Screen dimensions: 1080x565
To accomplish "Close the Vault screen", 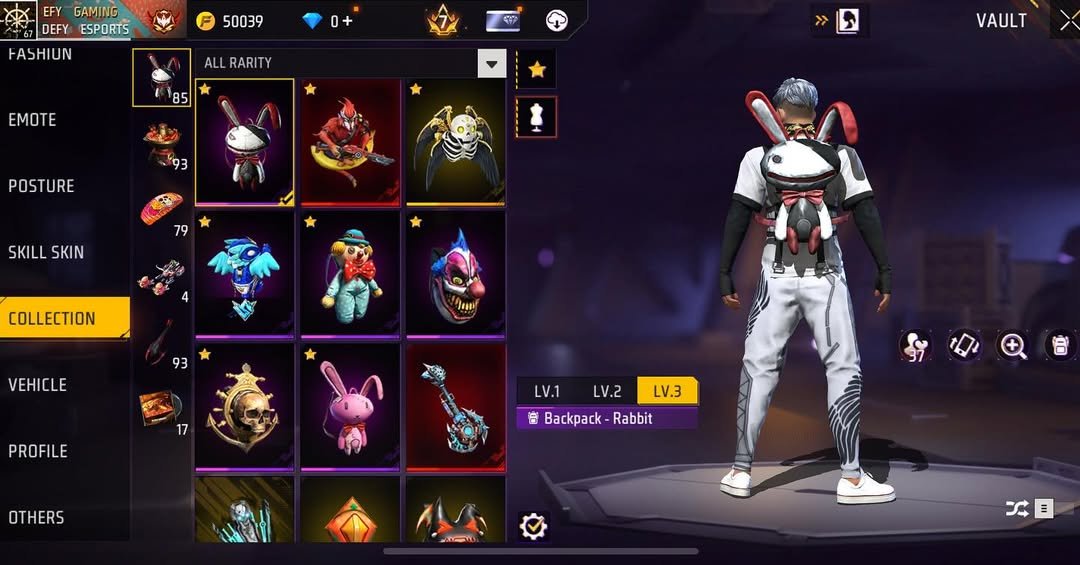I will pyautogui.click(x=1069, y=21).
